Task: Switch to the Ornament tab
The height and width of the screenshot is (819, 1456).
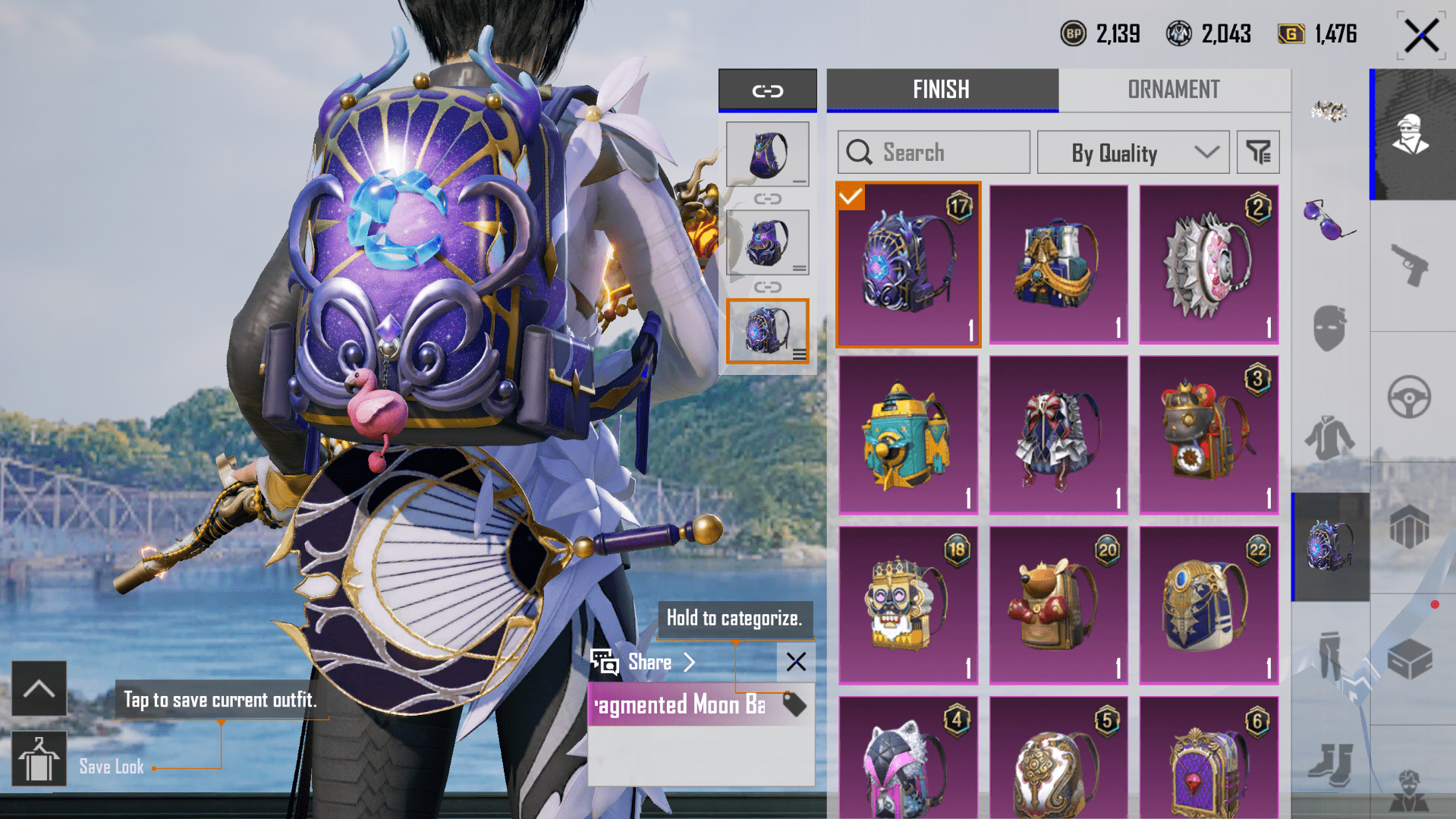Action: click(x=1173, y=90)
